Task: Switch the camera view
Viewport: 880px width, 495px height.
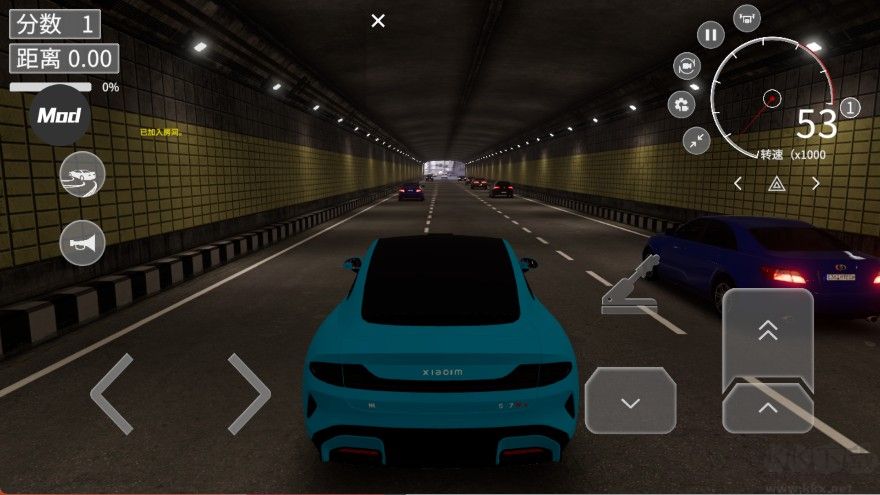Action: pyautogui.click(x=687, y=67)
